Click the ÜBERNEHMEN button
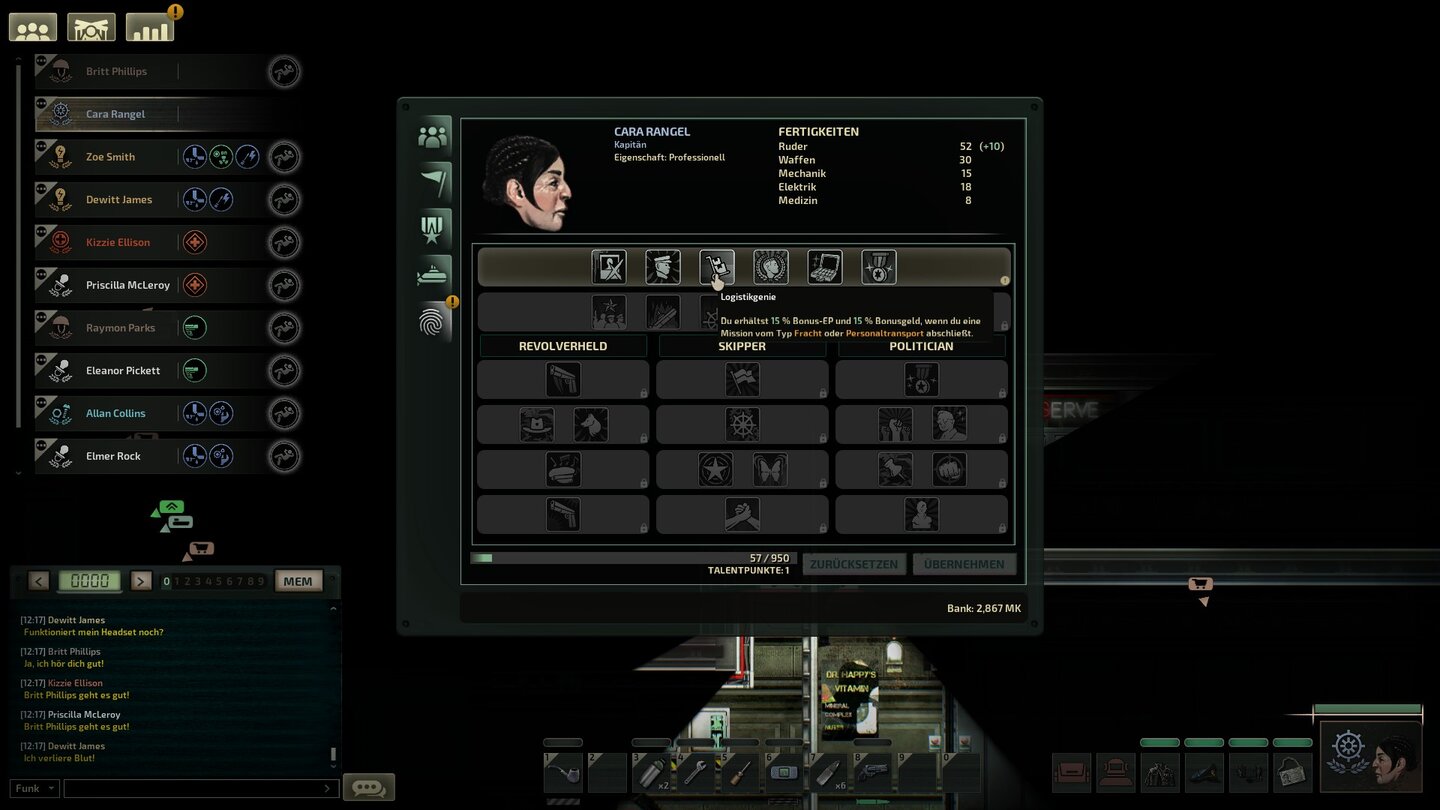The width and height of the screenshot is (1440, 810). point(964,563)
